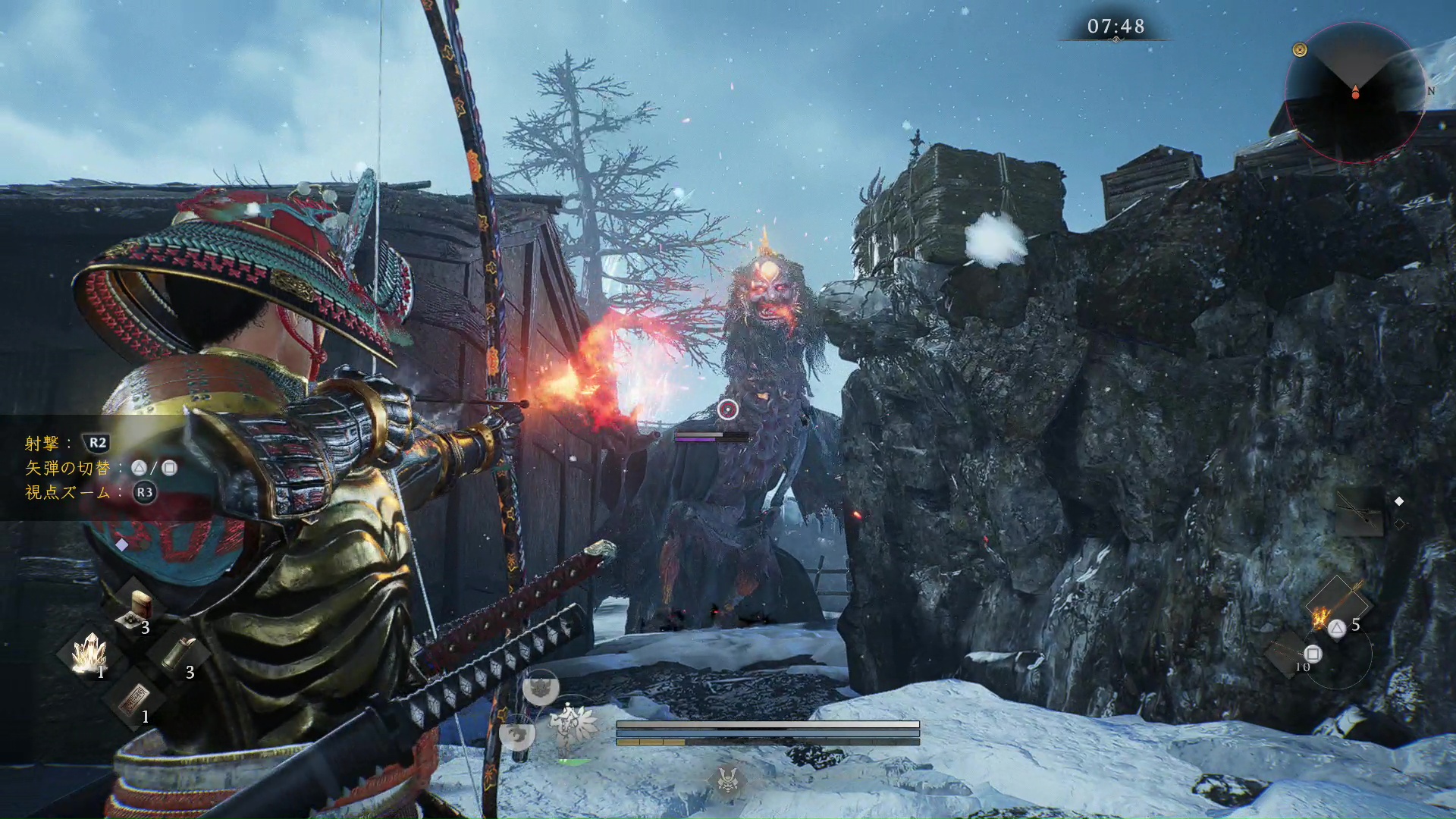Activate the winged guardian spirit icon
The width and height of the screenshot is (1456, 819).
(x=573, y=723)
